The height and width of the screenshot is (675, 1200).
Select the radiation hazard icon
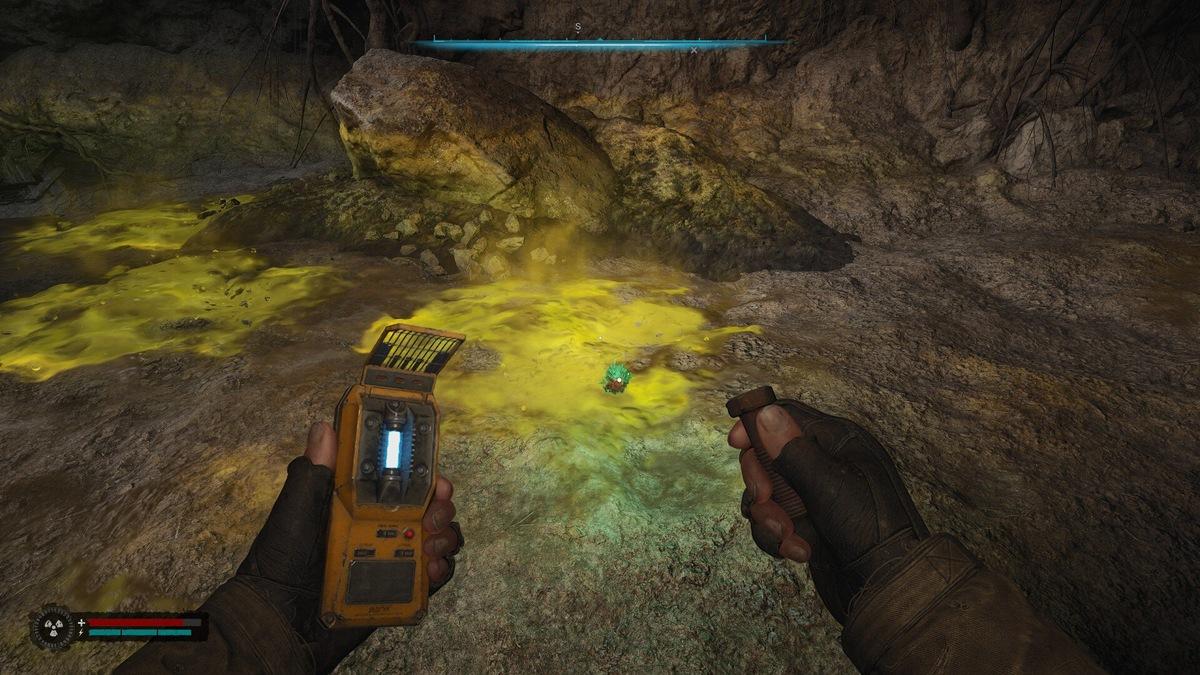coord(53,627)
